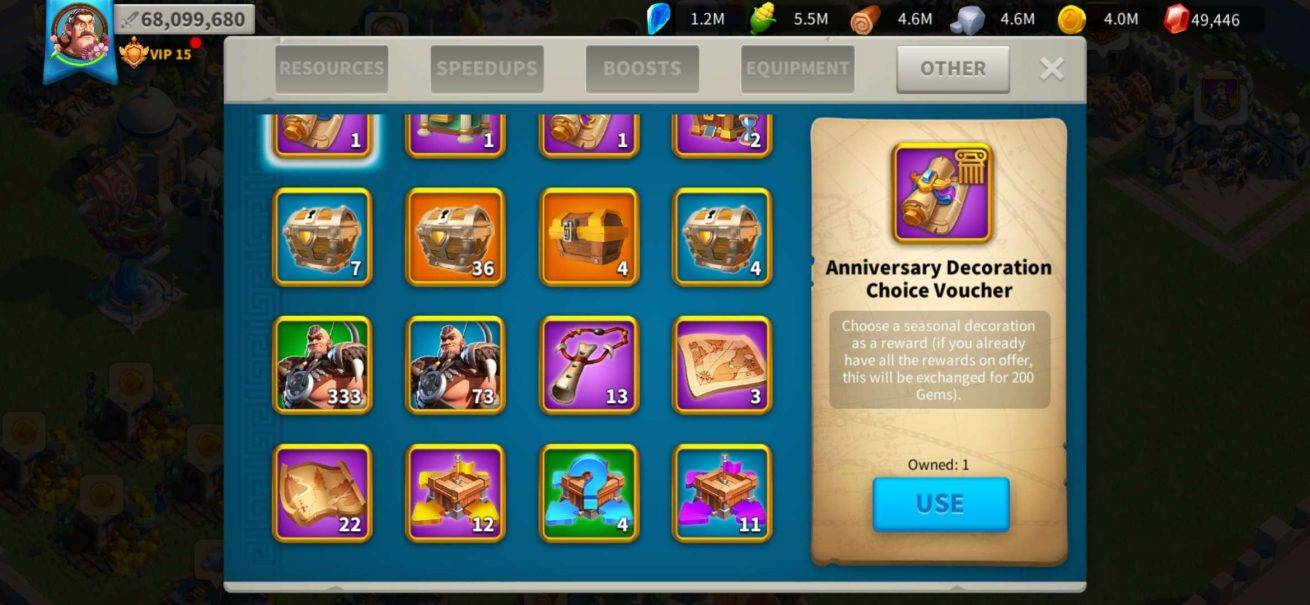Viewport: 1310px width, 605px height.
Task: Pick the scroll map with 22 owned
Action: (323, 493)
